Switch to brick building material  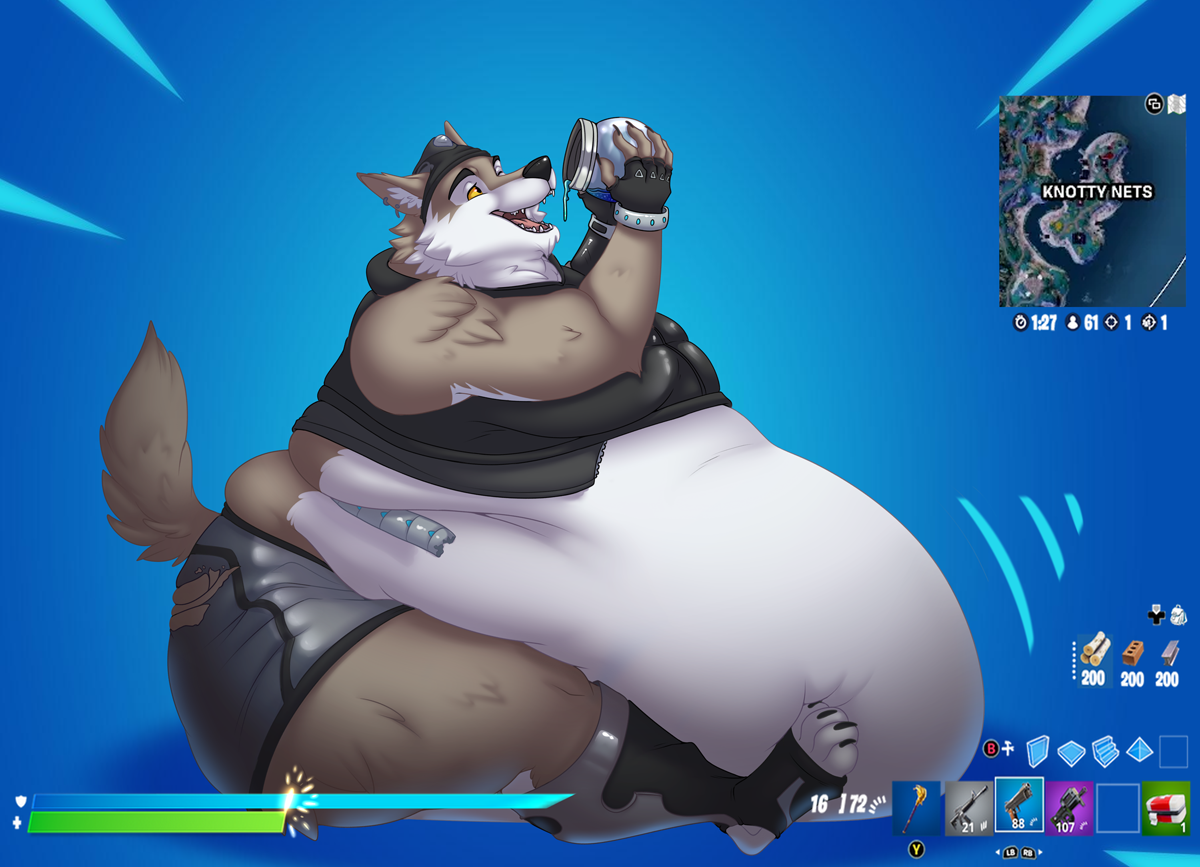point(1132,654)
